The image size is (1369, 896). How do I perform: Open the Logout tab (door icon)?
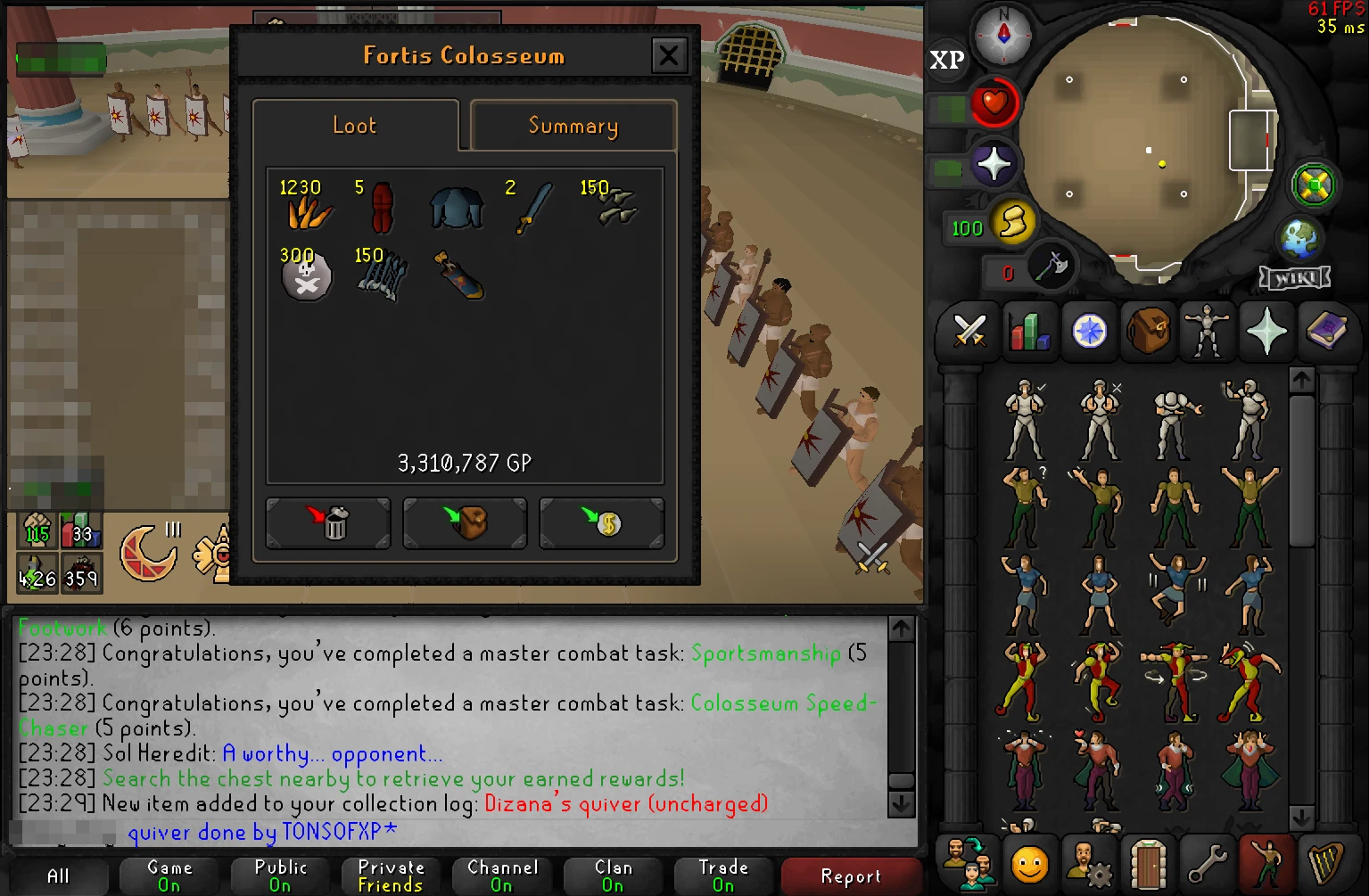(1148, 862)
